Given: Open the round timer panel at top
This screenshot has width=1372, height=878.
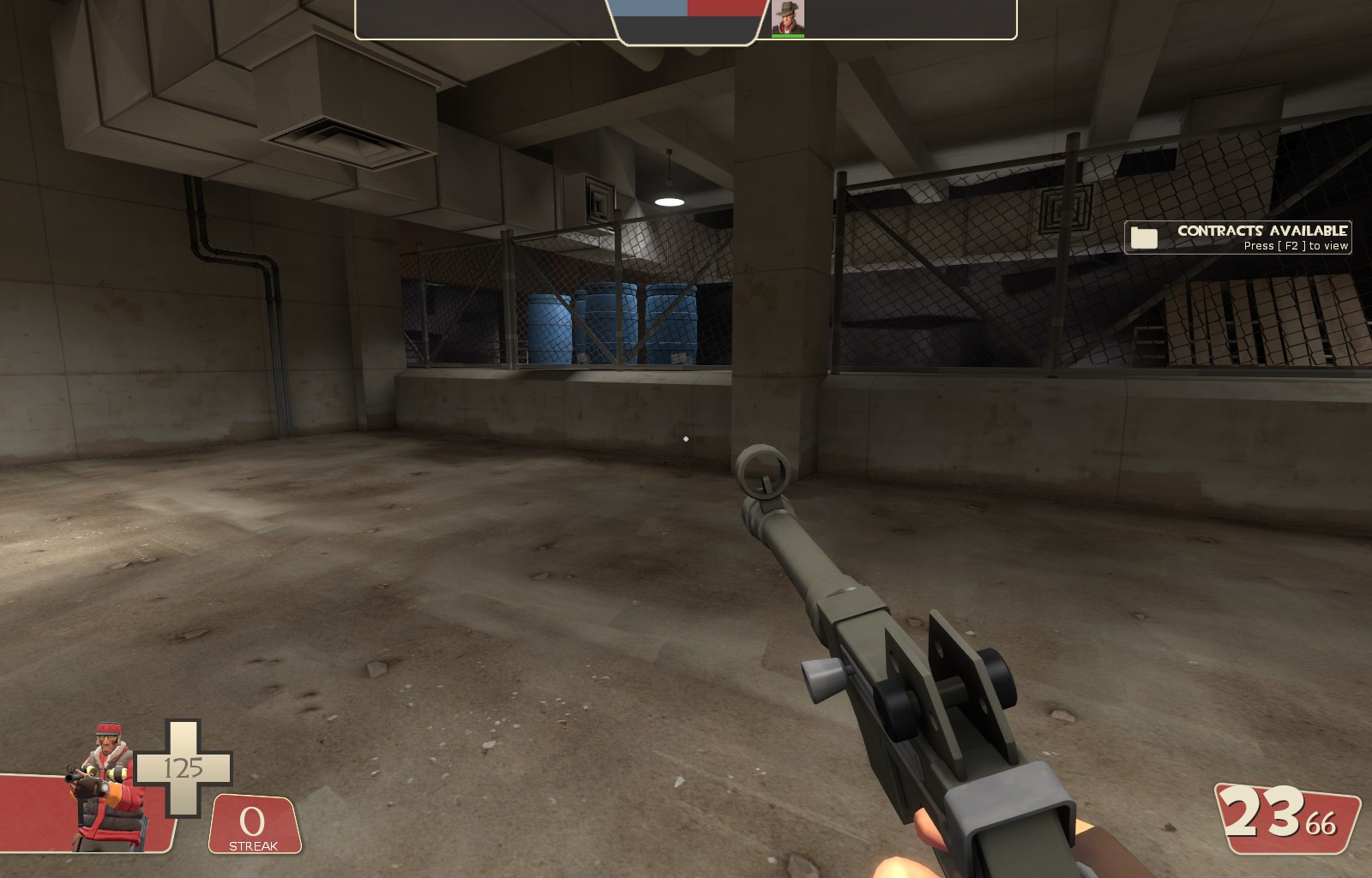Looking at the screenshot, I should [686, 26].
